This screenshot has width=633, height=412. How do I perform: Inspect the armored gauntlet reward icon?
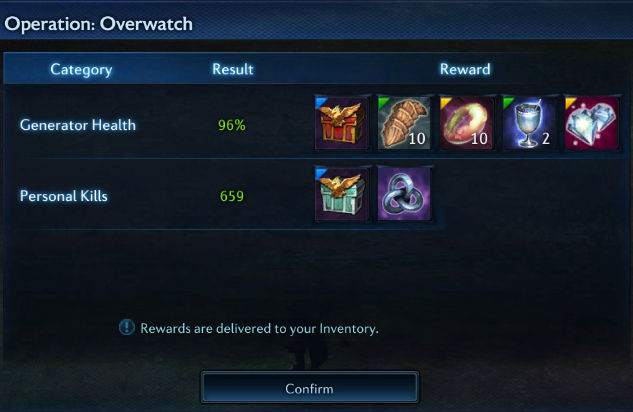coord(403,124)
